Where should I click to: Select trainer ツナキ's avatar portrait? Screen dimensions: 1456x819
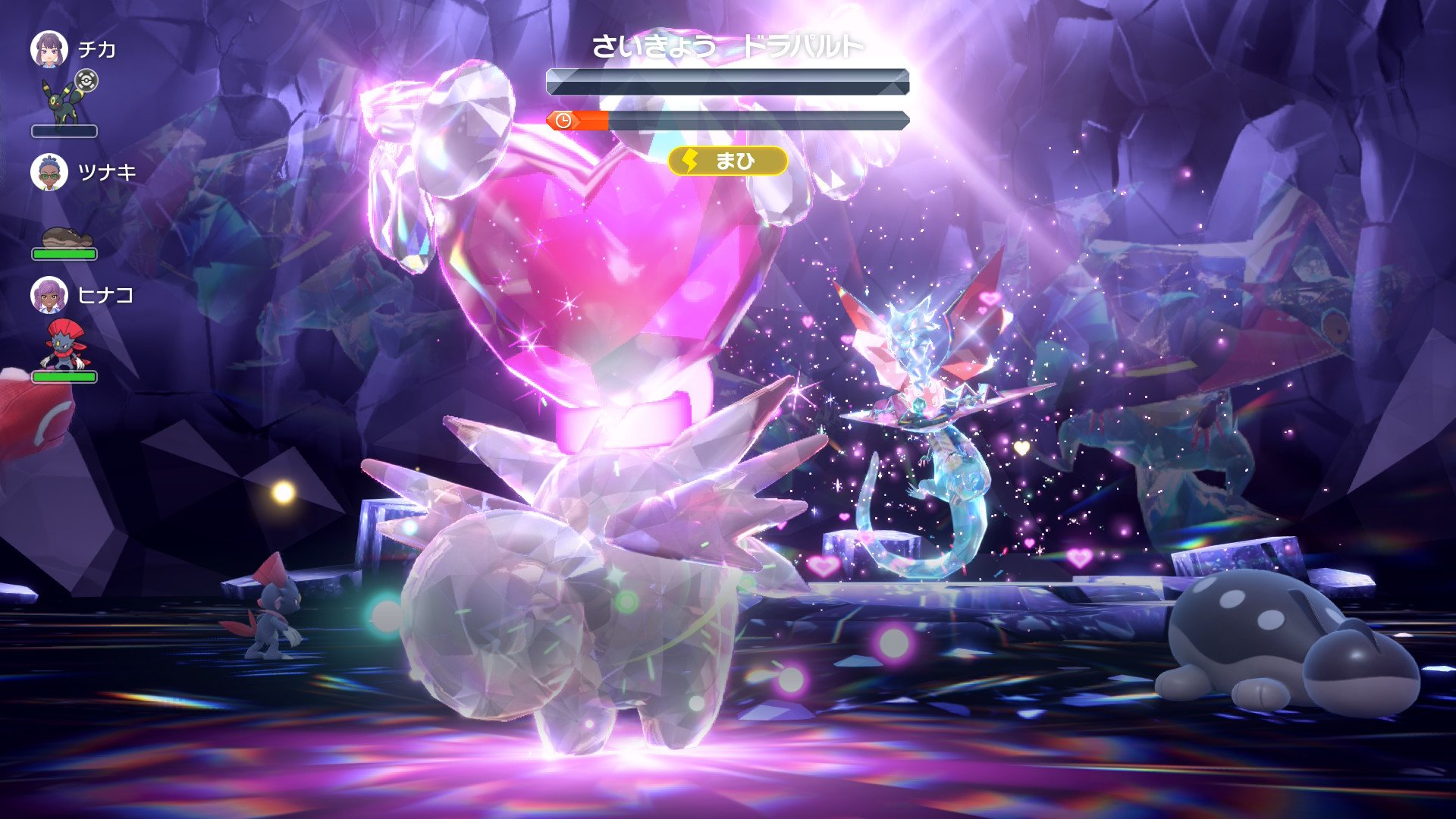49,172
